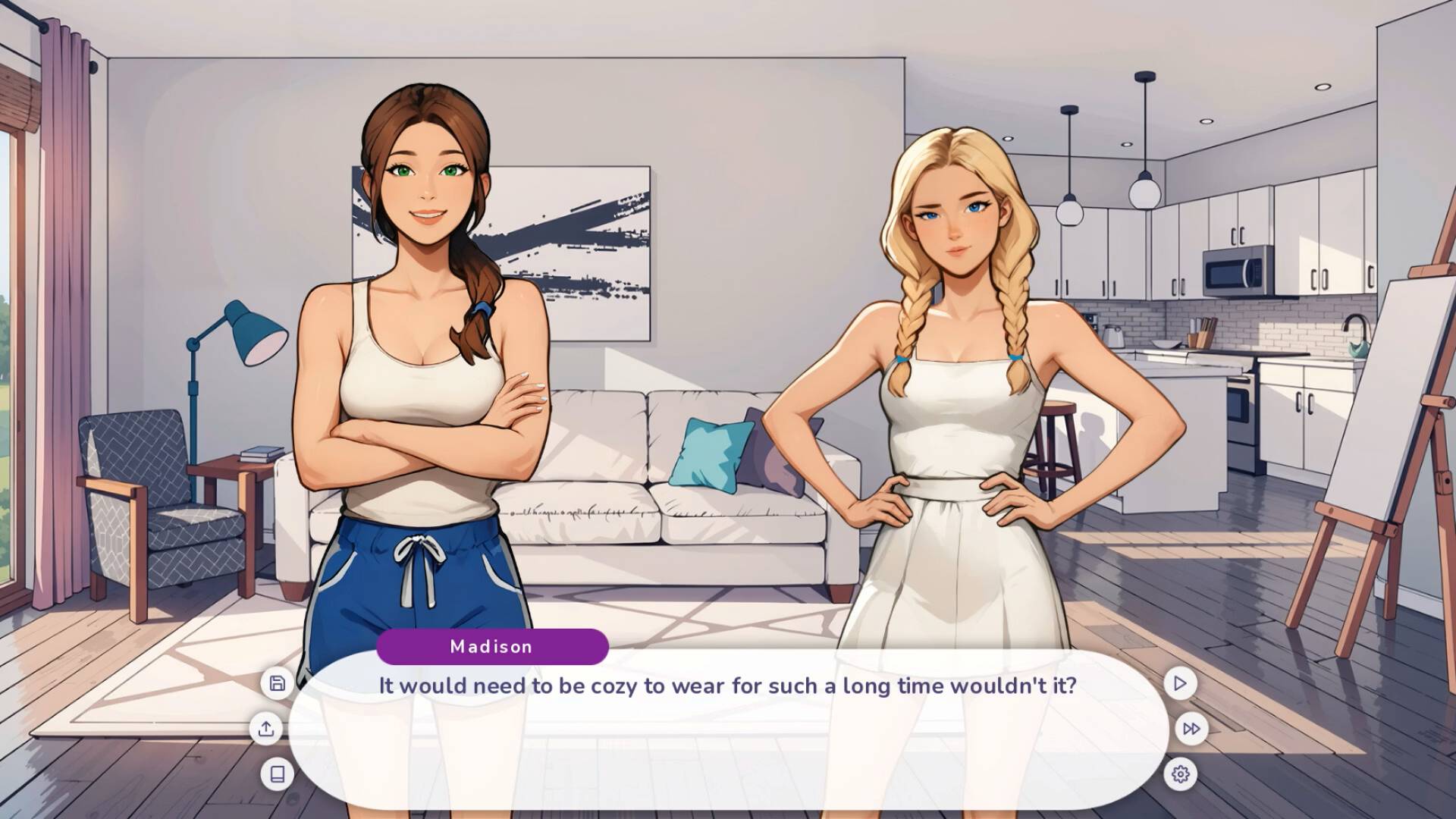Open the load game upload icon

tap(266, 729)
